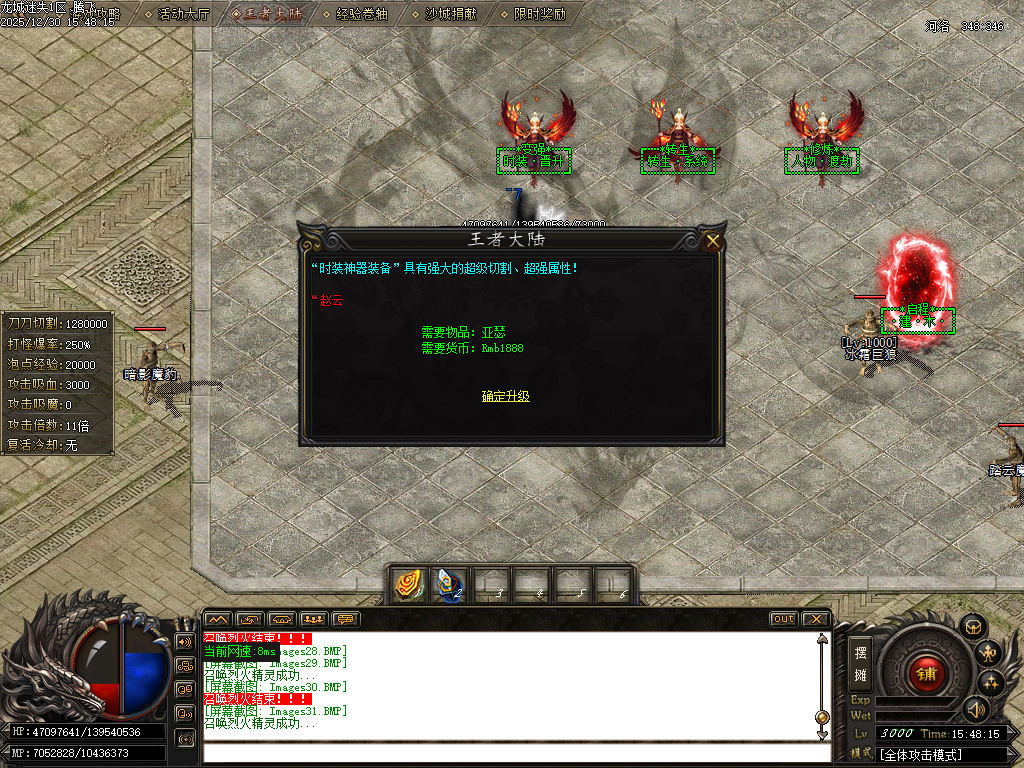Click the 摆摊 stall button
This screenshot has width=1024, height=768.
(x=860, y=660)
